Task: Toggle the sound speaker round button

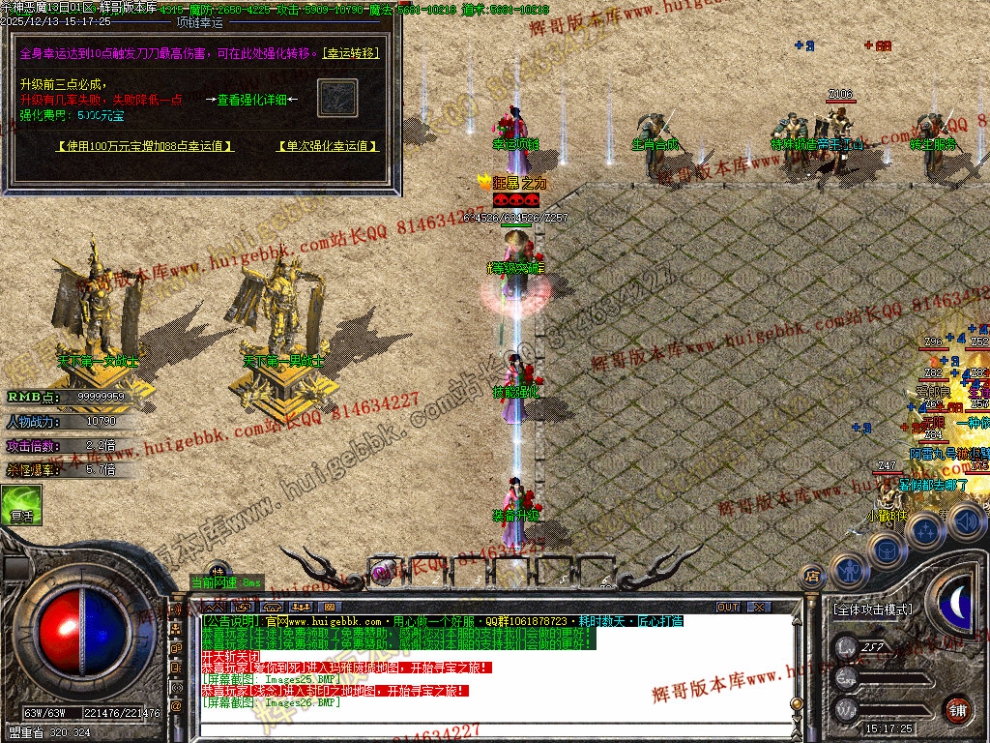Action: point(966,519)
